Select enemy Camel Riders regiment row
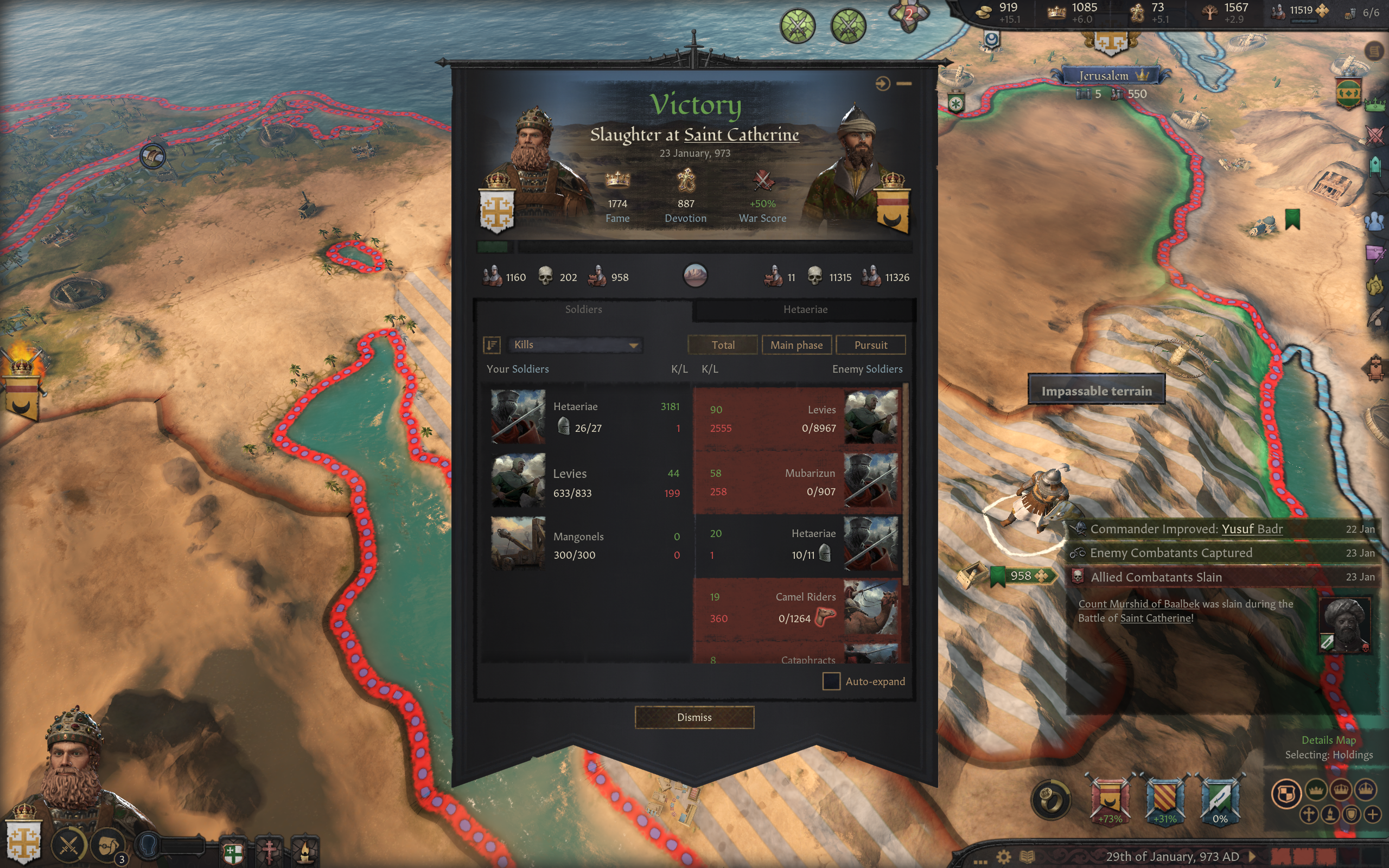This screenshot has width=1389, height=868. click(x=798, y=608)
